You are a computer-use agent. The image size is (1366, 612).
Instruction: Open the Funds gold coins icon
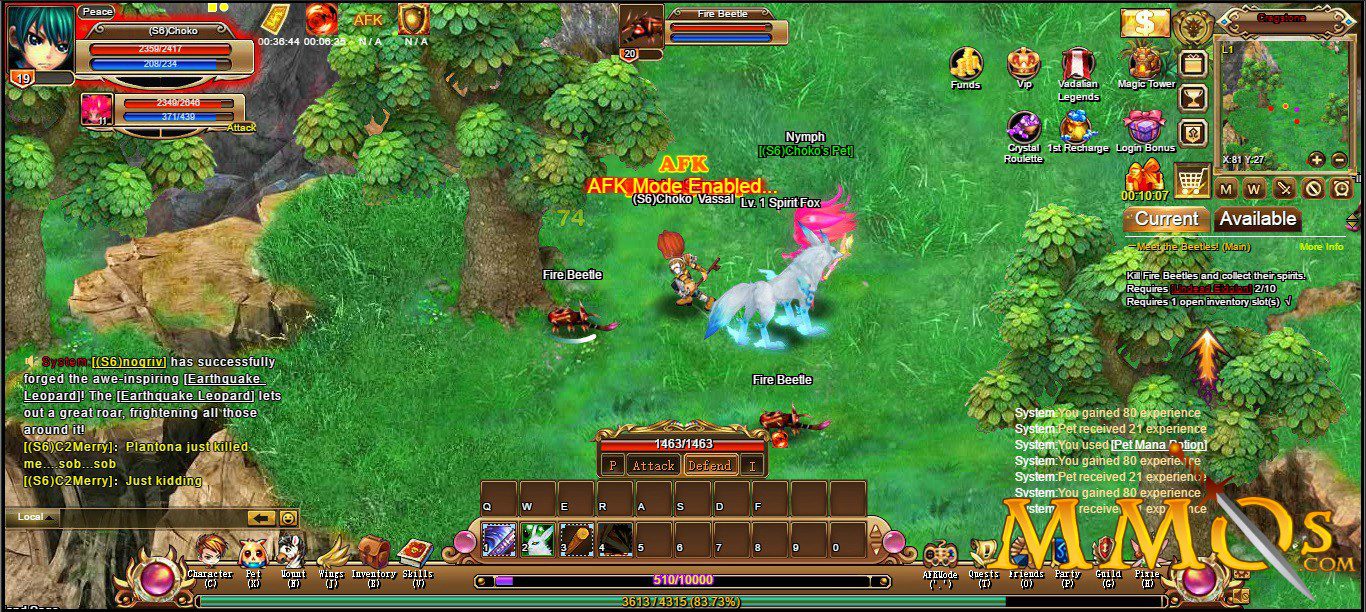point(965,64)
